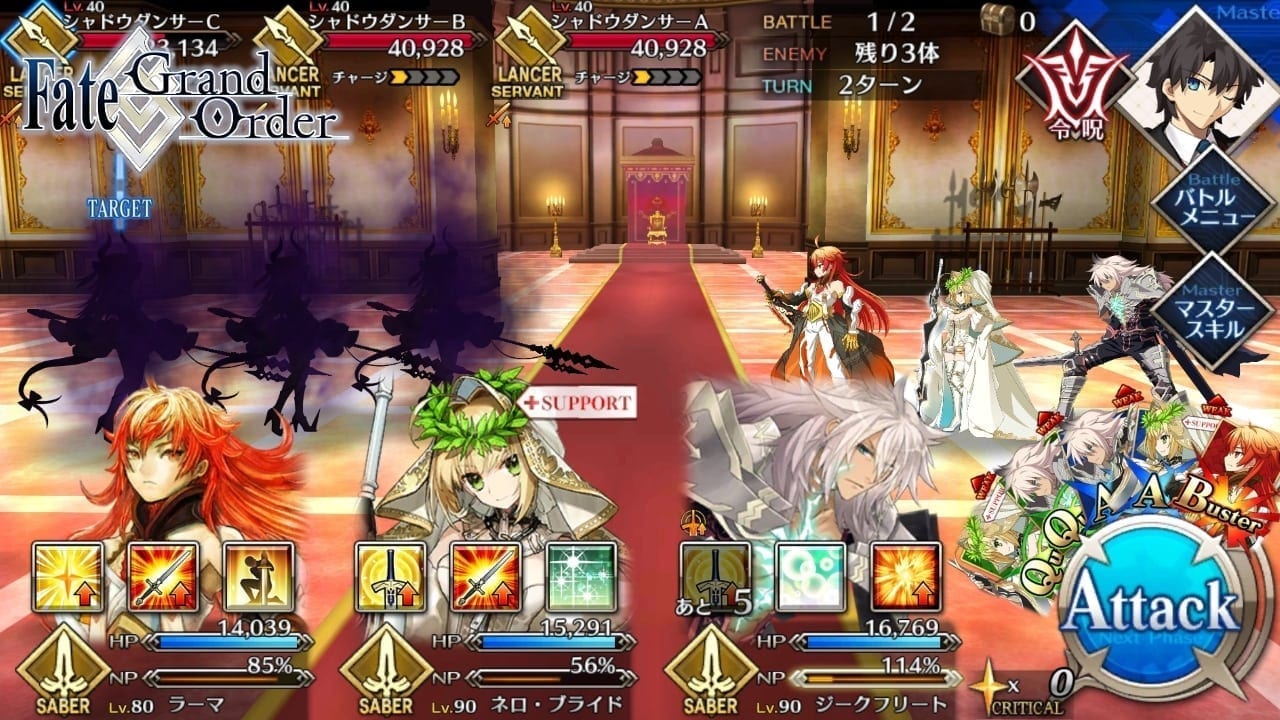The width and height of the screenshot is (1280, 720).
Task: Activate Rama's gold star buff skill
Action: tap(68, 577)
